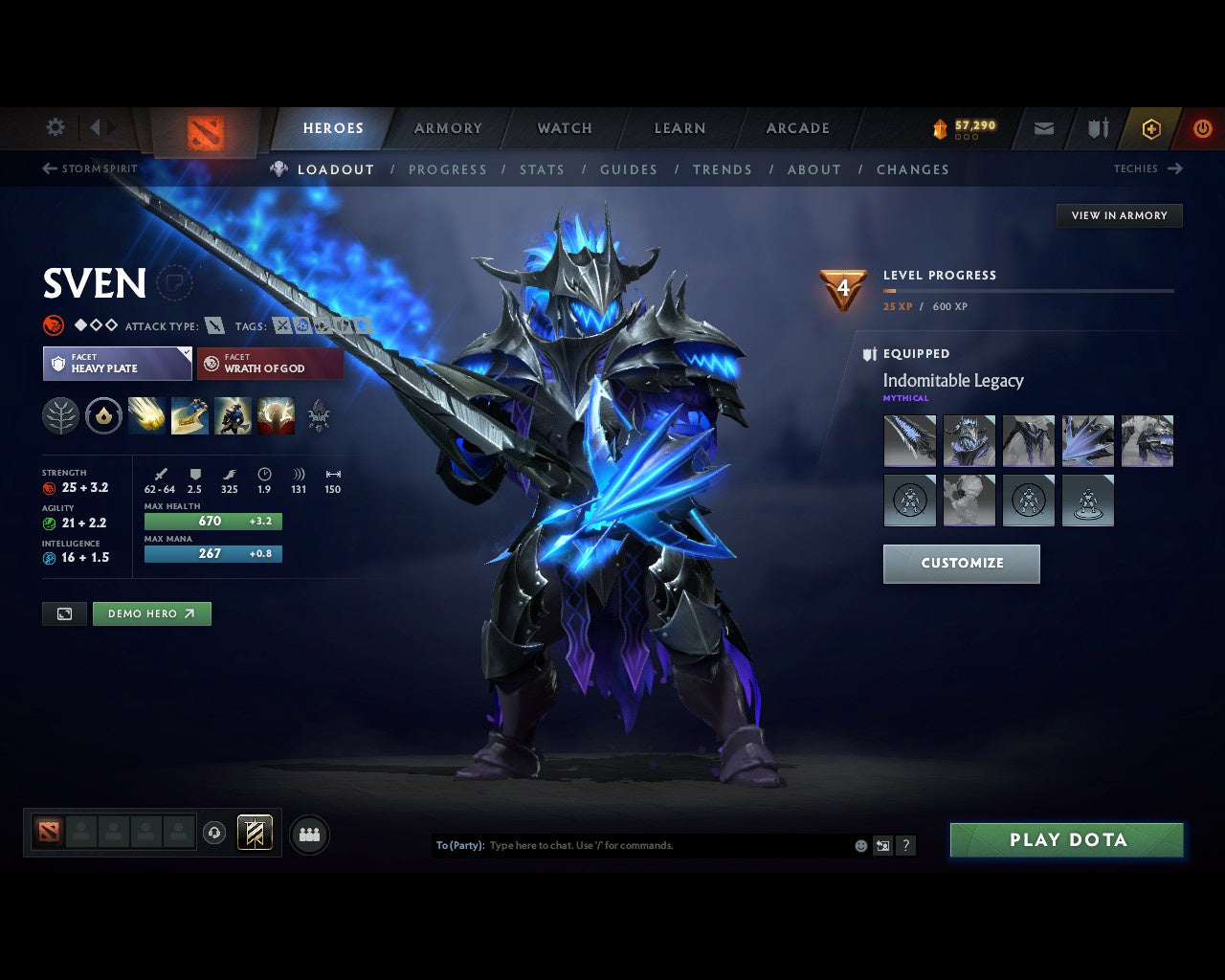Expand the quit menu with the power icon
The width and height of the screenshot is (1225, 980).
coord(1203,127)
